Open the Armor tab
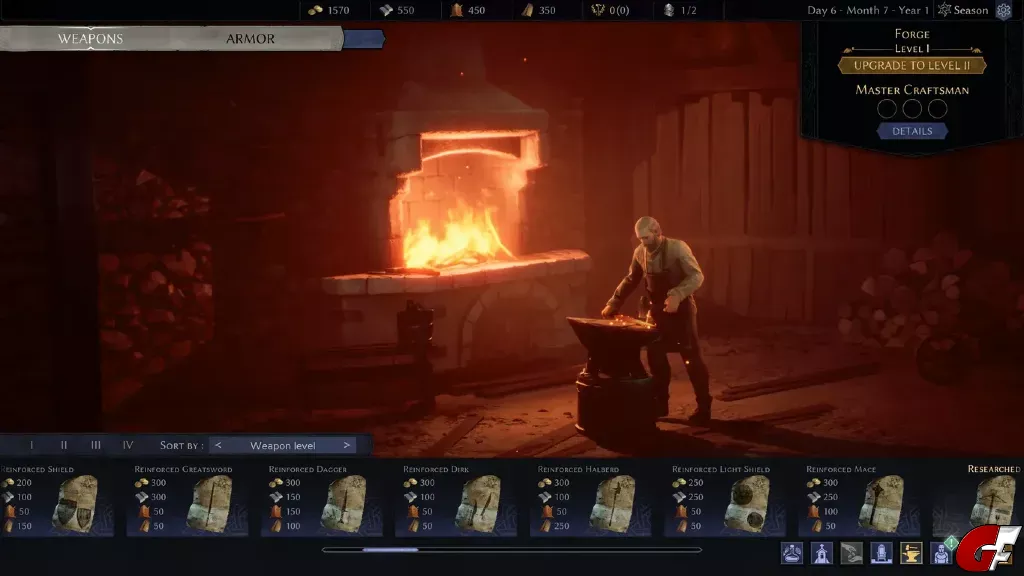Viewport: 1024px width, 576px height. tap(250, 39)
